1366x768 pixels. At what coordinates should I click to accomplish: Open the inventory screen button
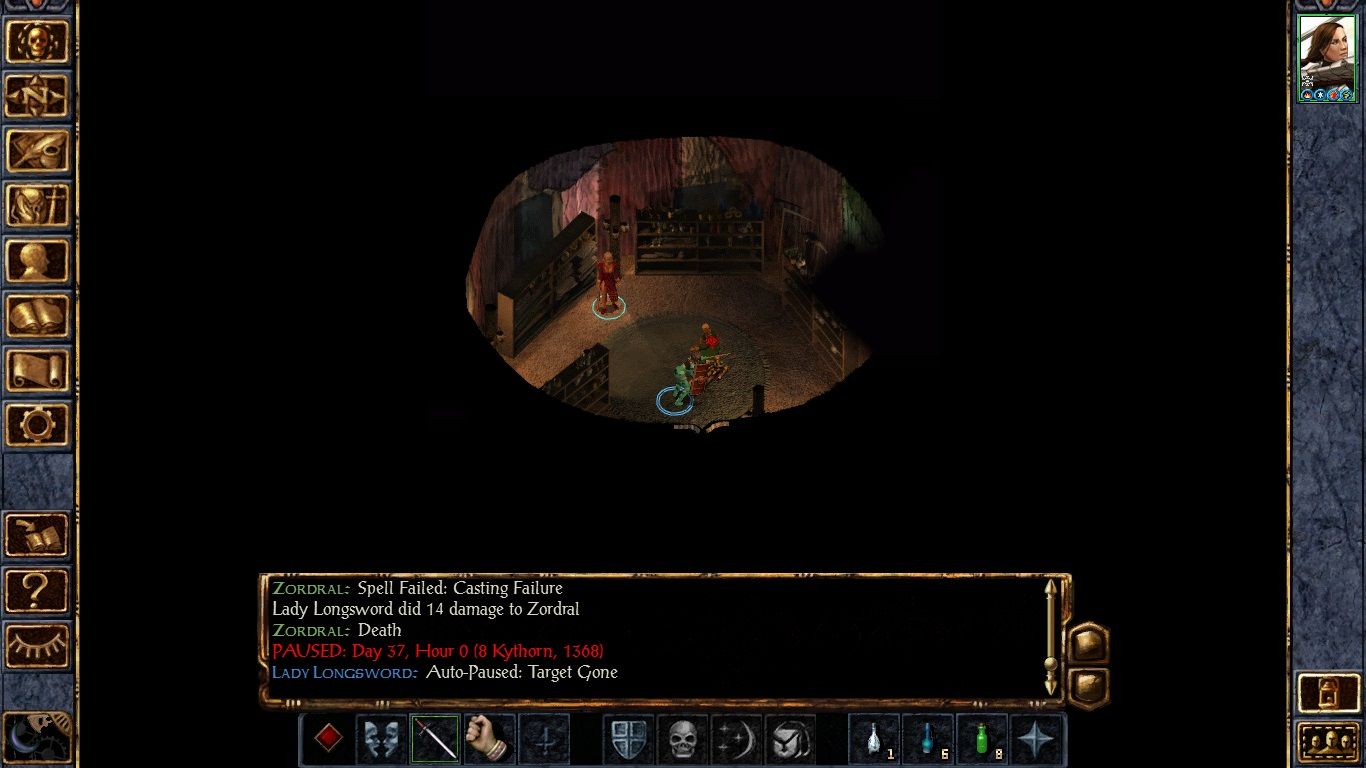pyautogui.click(x=38, y=206)
